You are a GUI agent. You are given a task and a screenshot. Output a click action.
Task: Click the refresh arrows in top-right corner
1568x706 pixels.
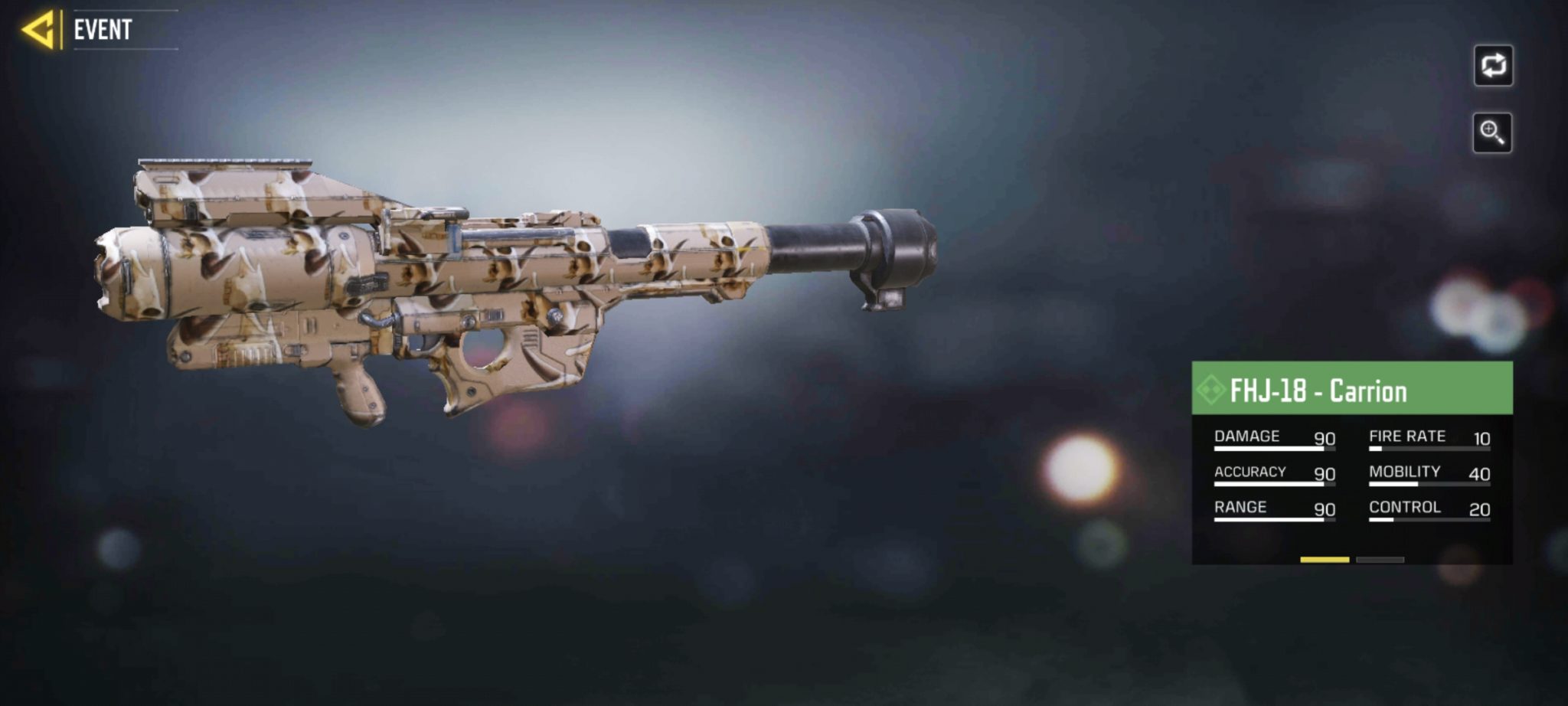tap(1492, 67)
